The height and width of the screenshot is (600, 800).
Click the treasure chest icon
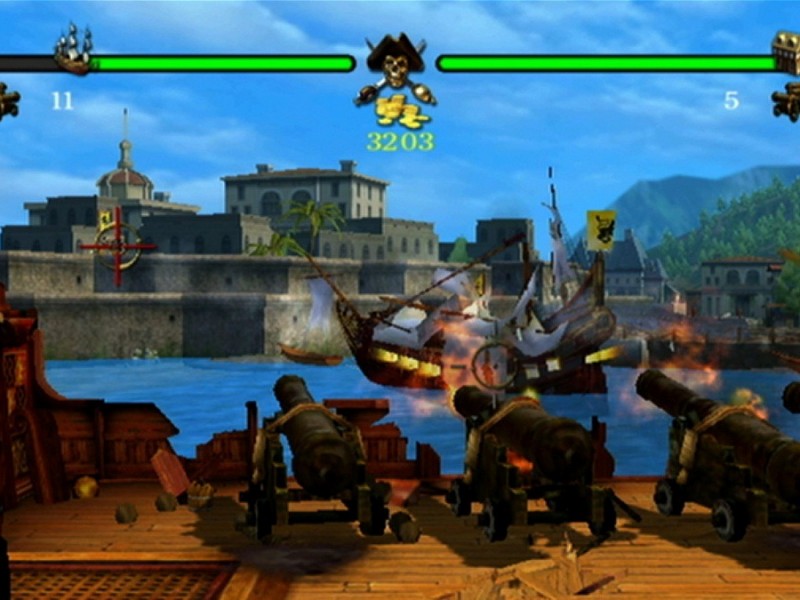pos(787,51)
